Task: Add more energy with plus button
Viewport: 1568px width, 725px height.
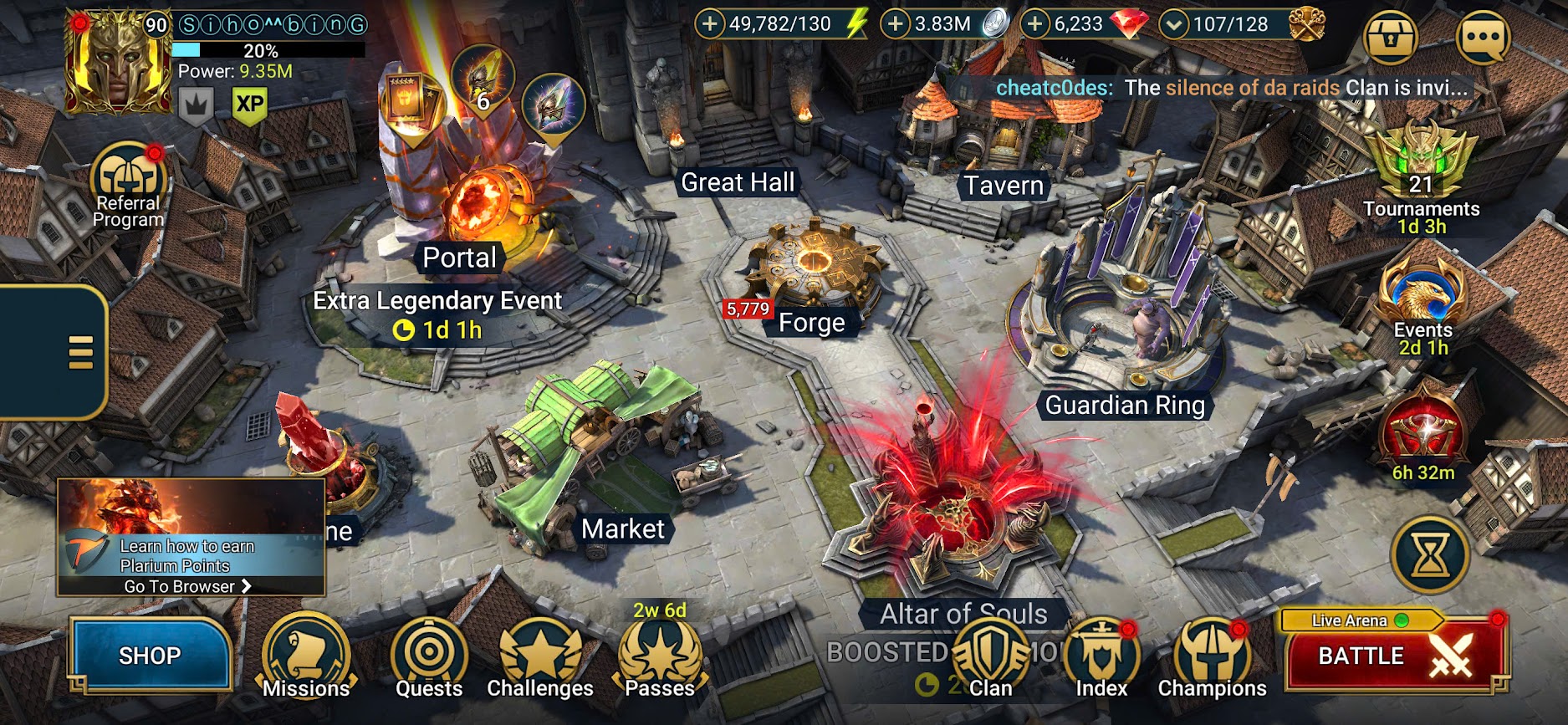Action: tap(709, 24)
